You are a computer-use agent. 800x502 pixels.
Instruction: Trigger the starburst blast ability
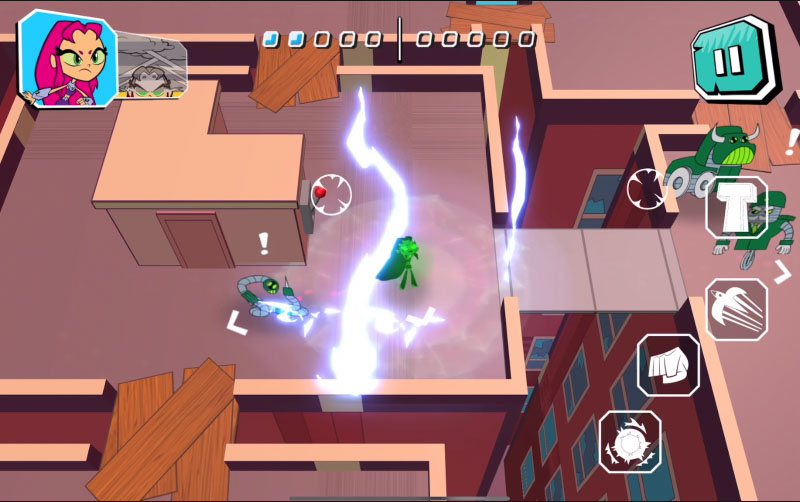[x=629, y=441]
